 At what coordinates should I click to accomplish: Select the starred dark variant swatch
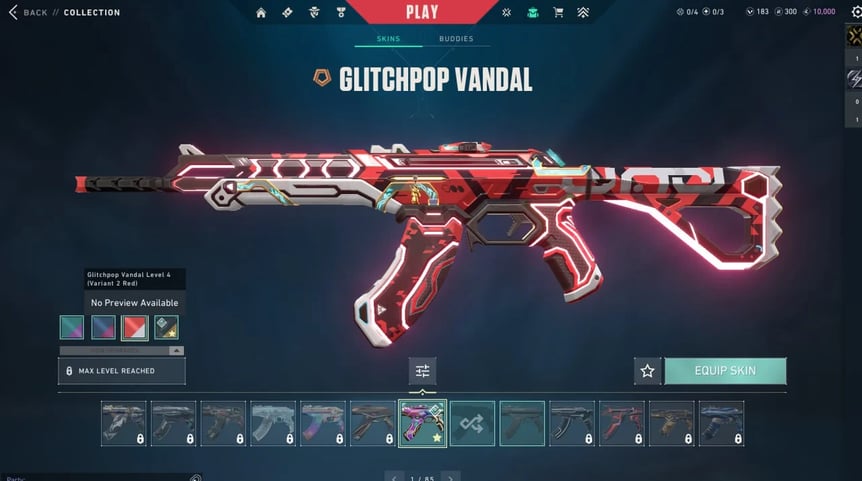click(166, 327)
